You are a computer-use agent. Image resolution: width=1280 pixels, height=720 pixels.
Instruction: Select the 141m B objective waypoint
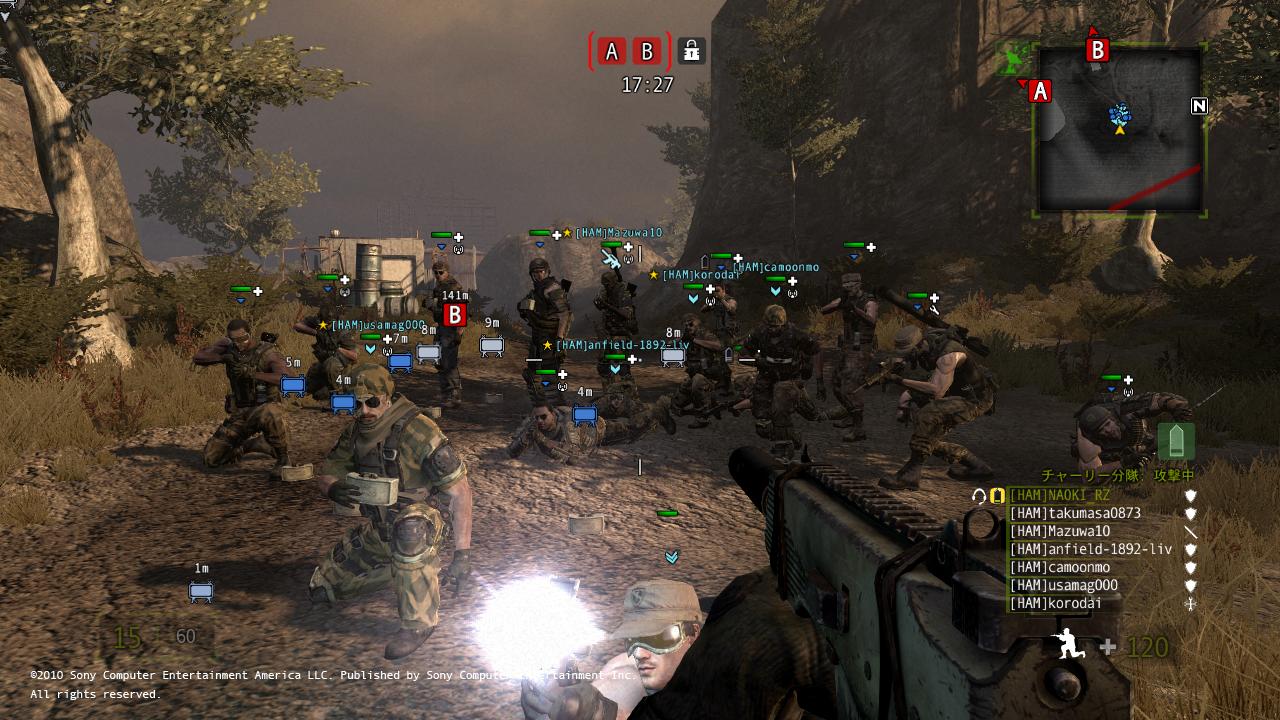click(455, 315)
